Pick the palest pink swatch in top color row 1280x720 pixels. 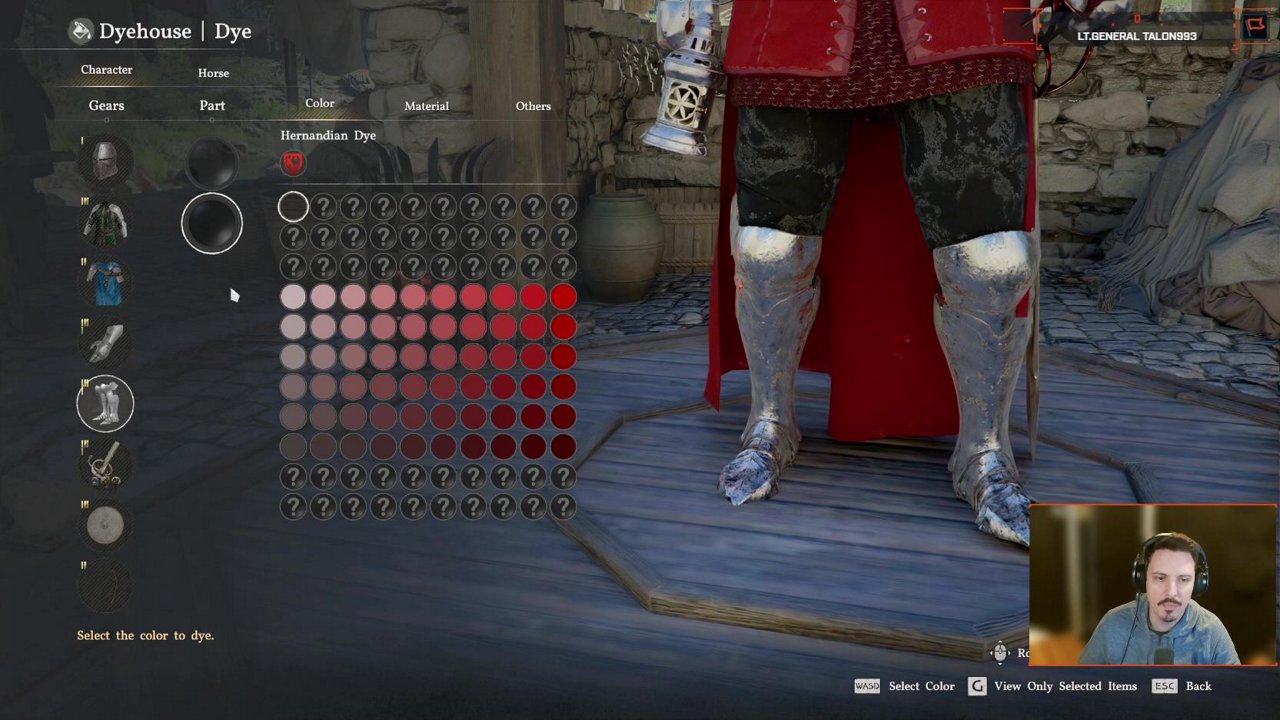pos(293,296)
